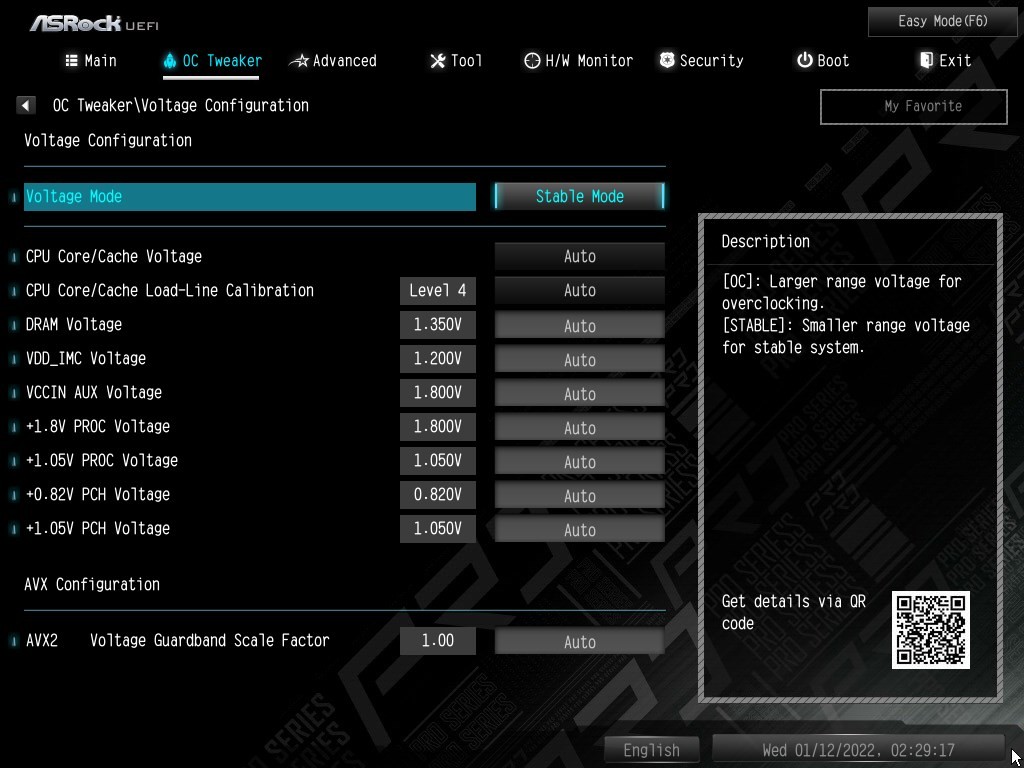Click the date and time display
The image size is (1024, 768).
(x=857, y=749)
